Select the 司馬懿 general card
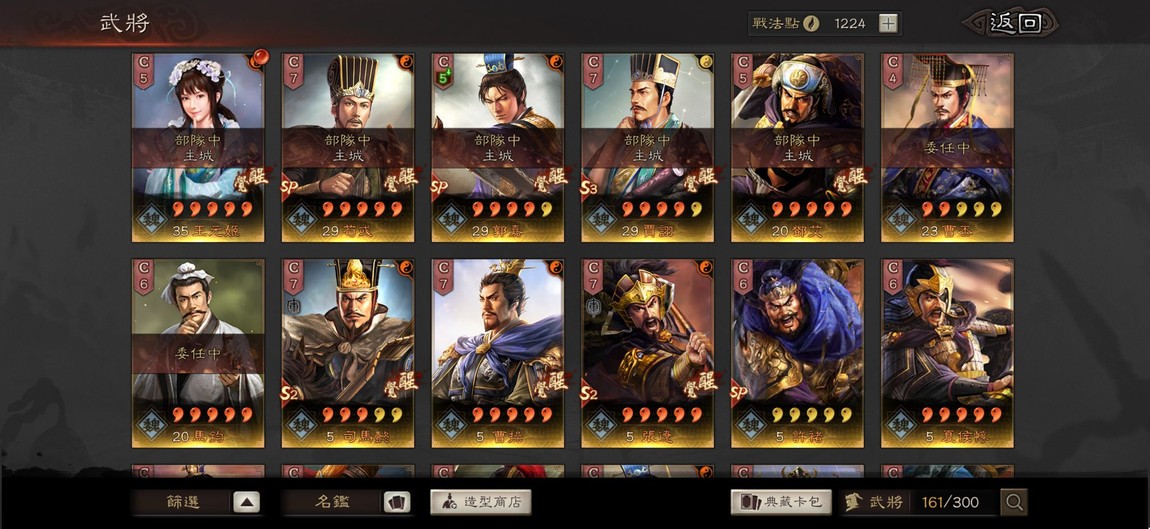 point(348,352)
